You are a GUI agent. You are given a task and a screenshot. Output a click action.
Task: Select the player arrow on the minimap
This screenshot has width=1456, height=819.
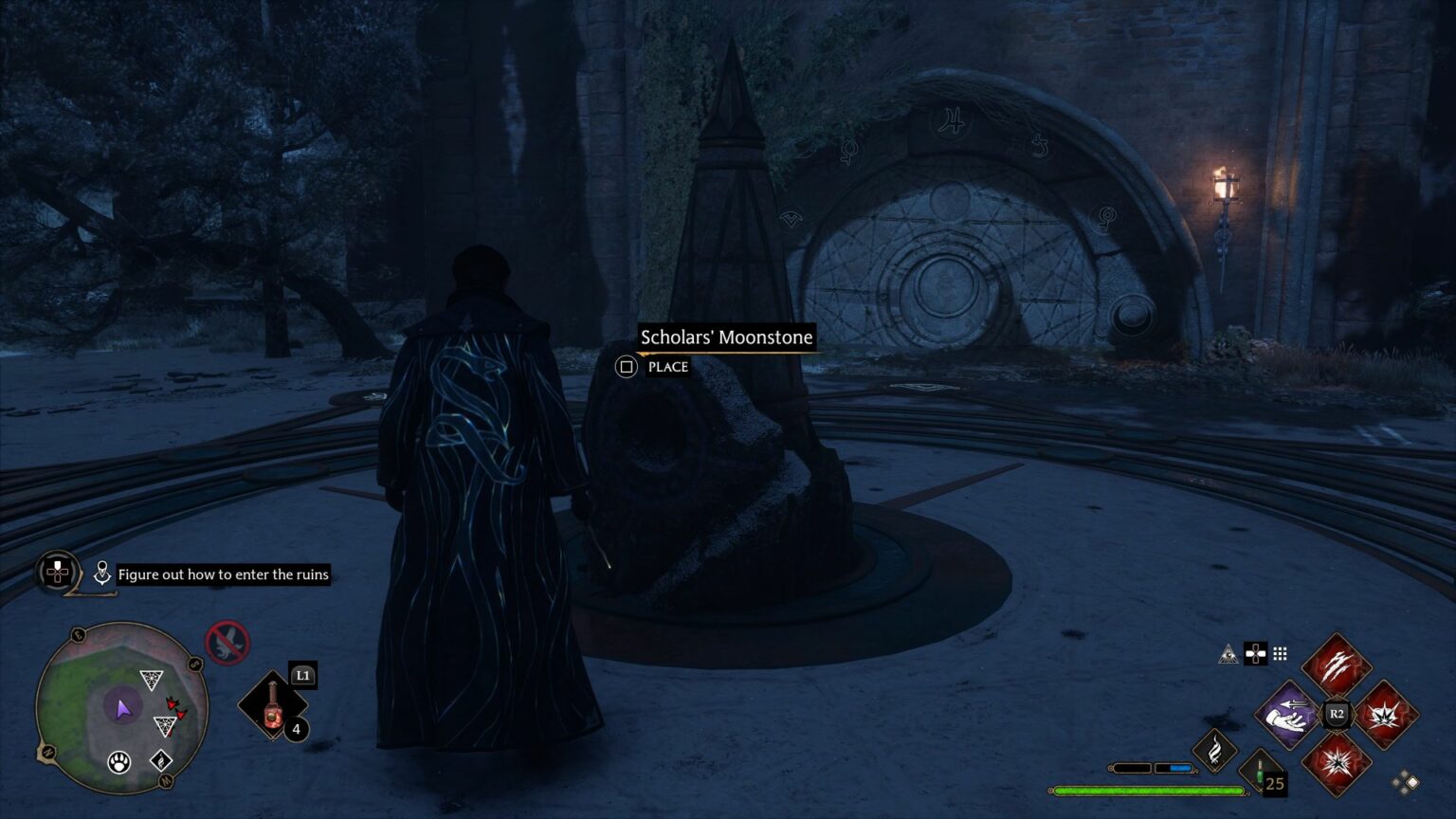coord(122,706)
